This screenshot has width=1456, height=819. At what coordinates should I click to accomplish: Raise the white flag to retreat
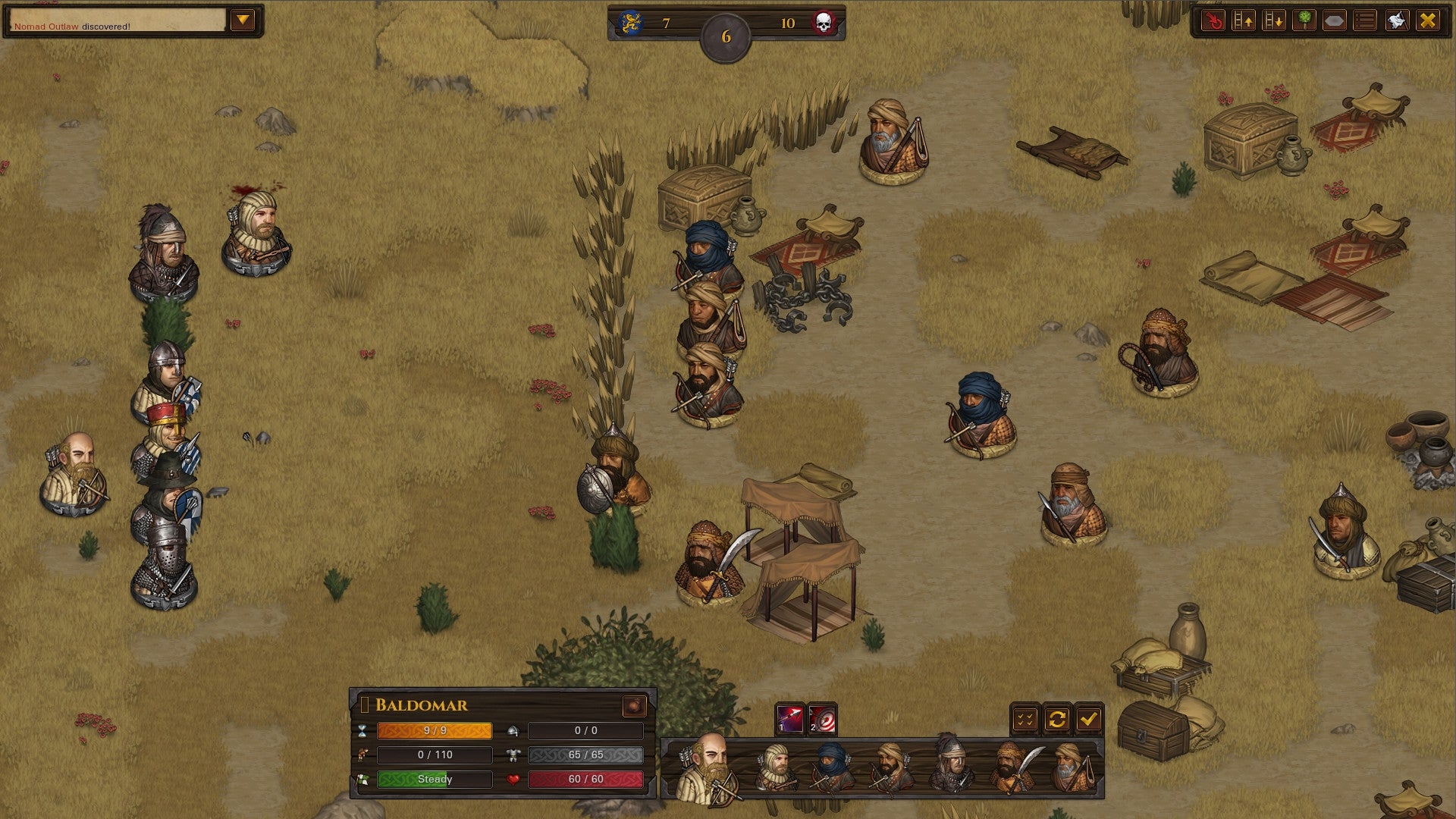1395,21
